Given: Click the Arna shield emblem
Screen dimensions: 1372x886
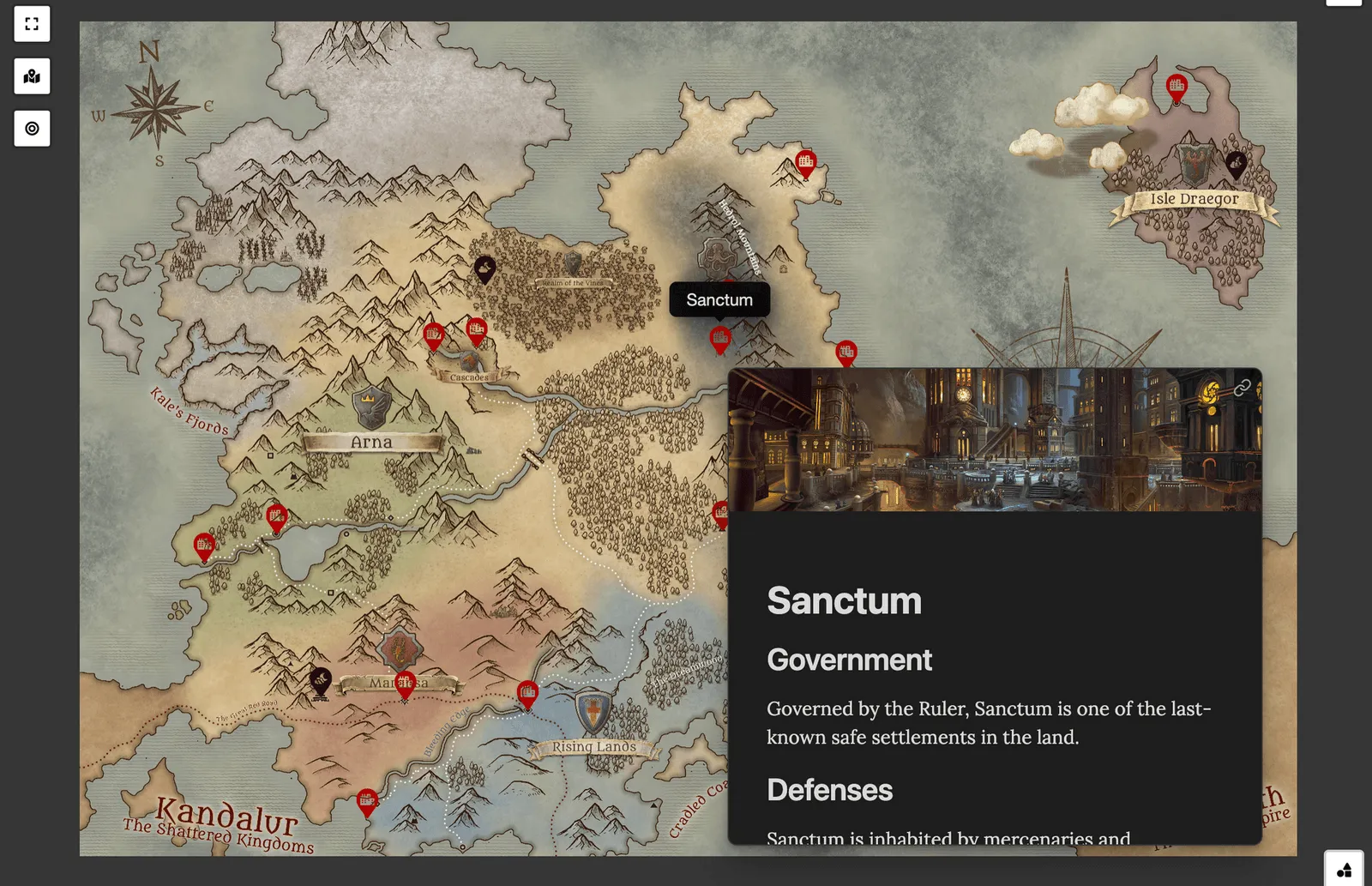Looking at the screenshot, I should pyautogui.click(x=369, y=407).
